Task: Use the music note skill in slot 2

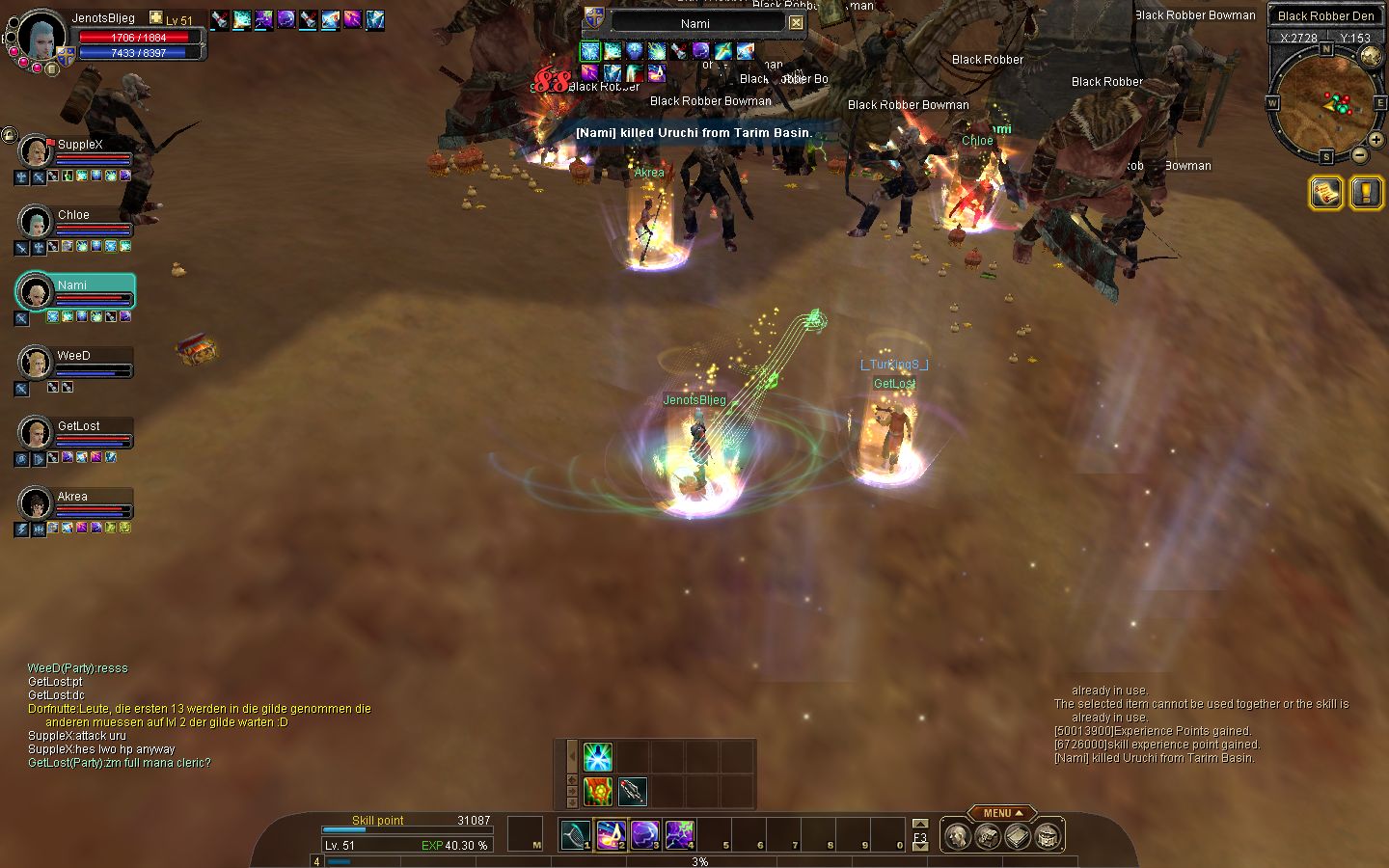Action: (611, 834)
